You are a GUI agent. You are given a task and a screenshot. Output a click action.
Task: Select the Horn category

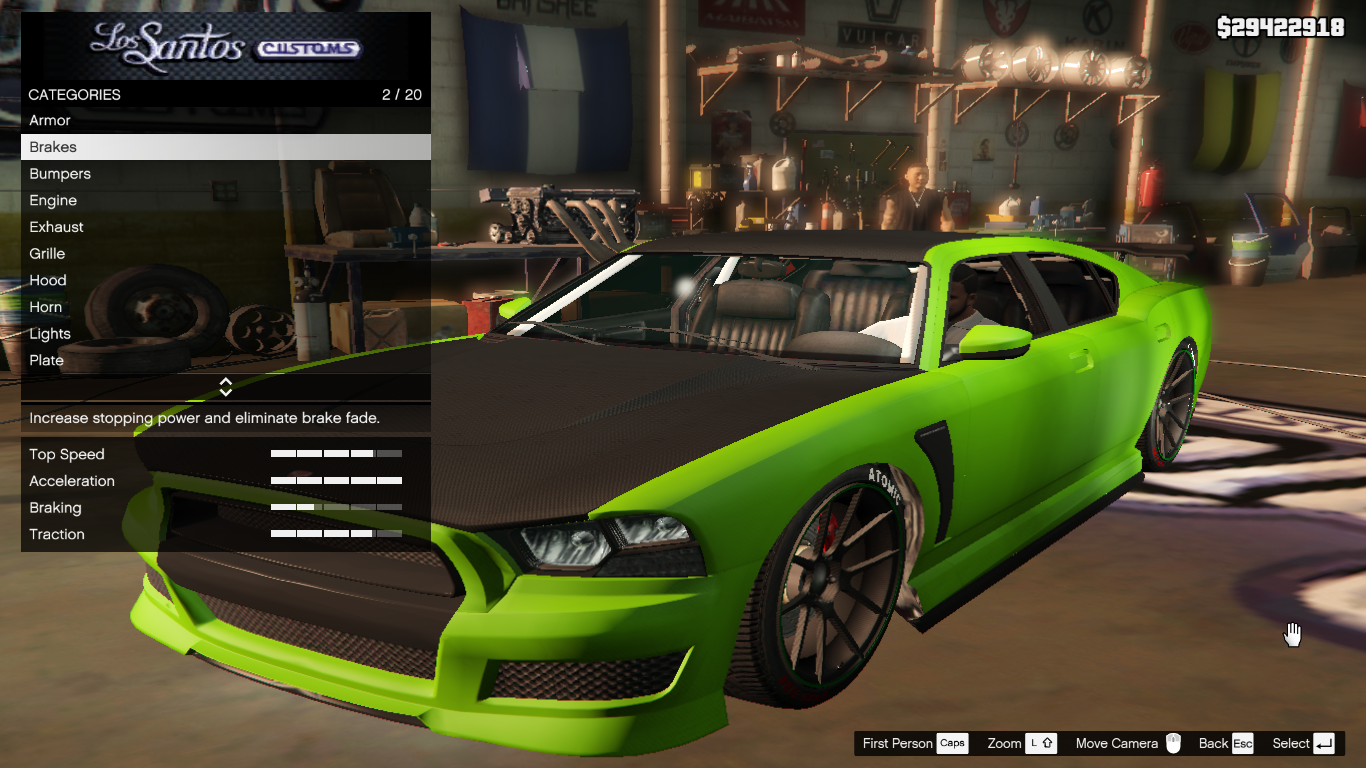(x=46, y=307)
